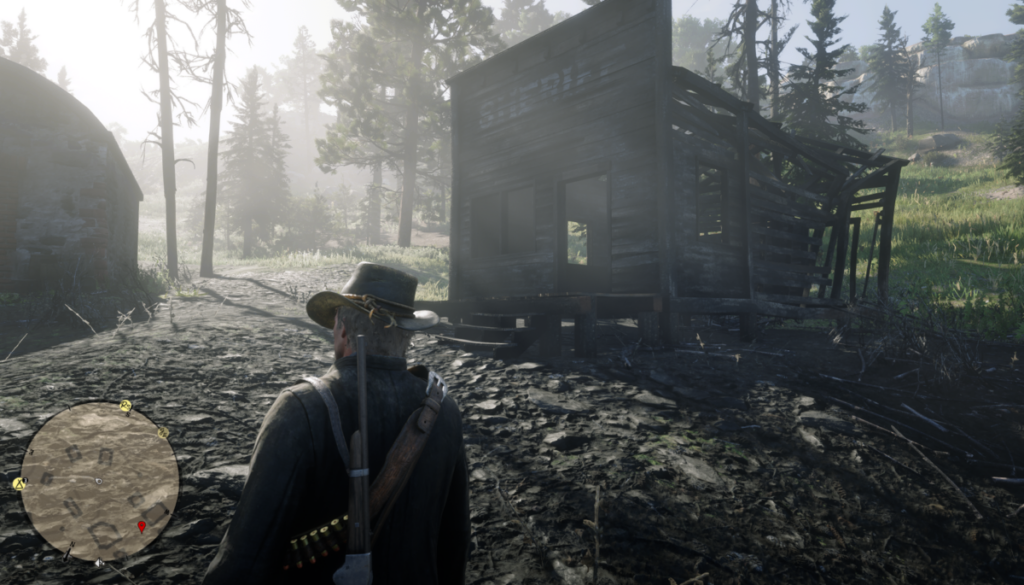Image resolution: width=1024 pixels, height=585 pixels.
Task: Select the red waypoint pin on the minimap
Action: (x=141, y=525)
